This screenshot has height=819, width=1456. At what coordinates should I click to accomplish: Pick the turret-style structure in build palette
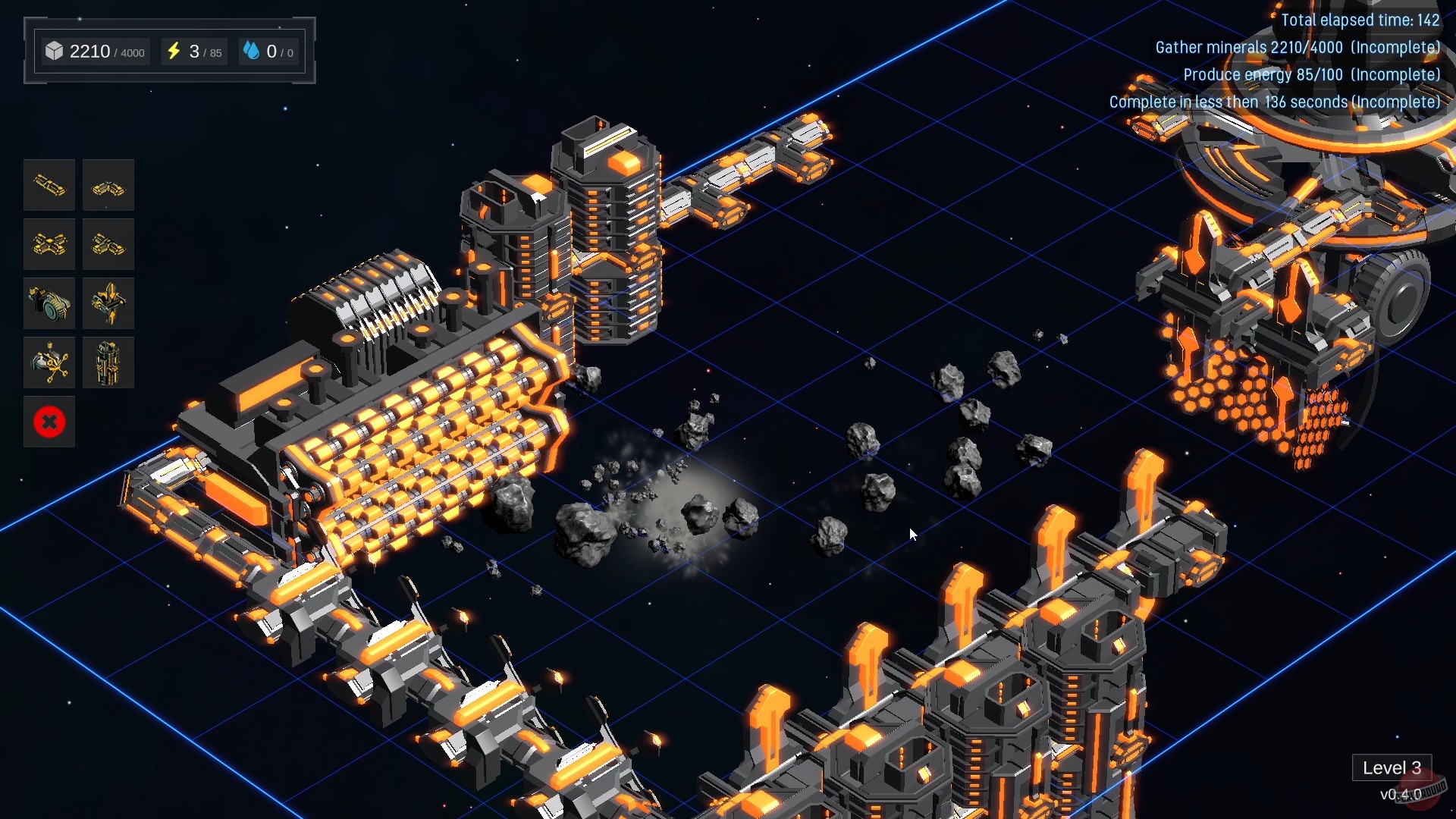108,303
